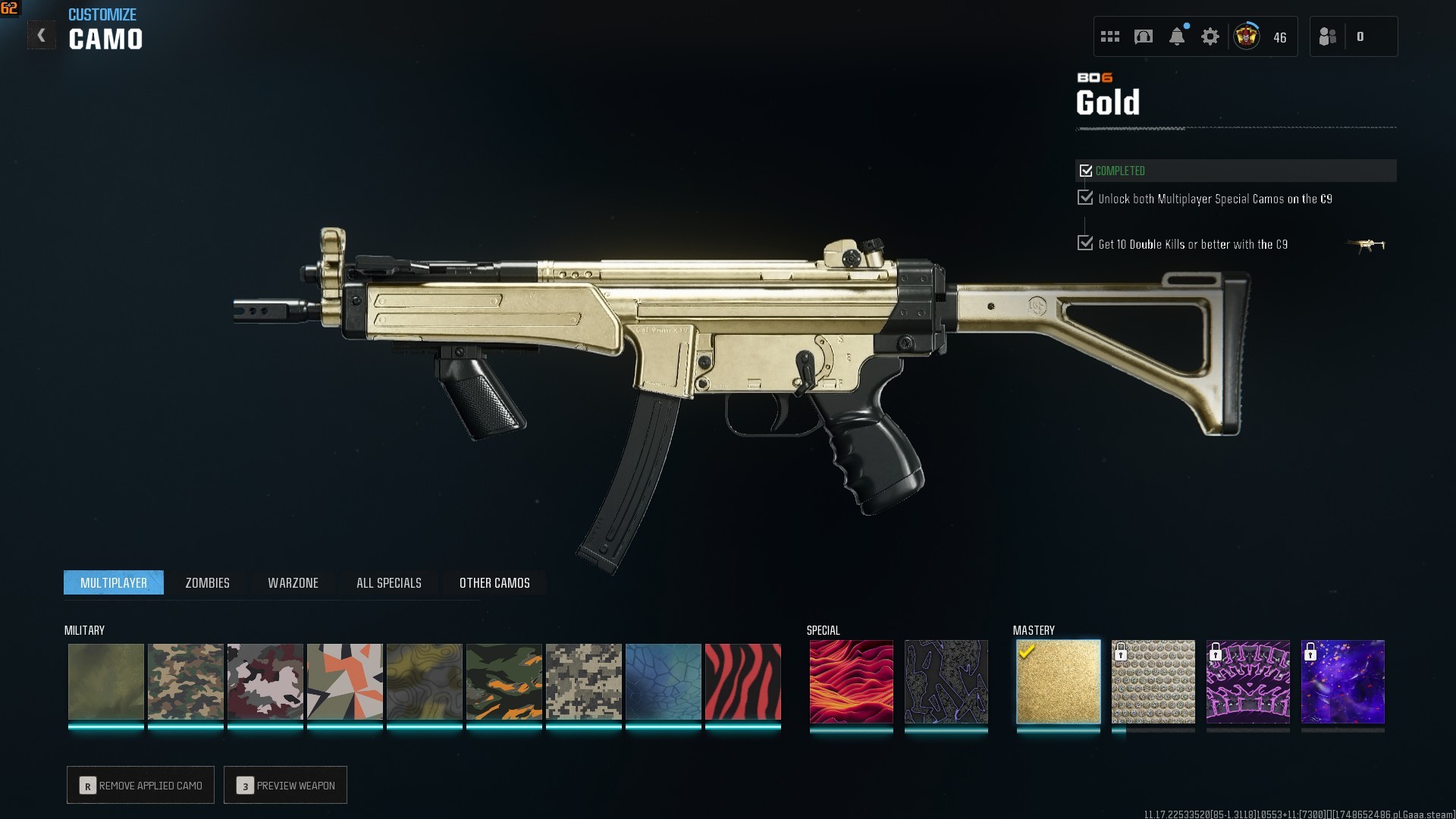Go back using the arrow beside Camo
The height and width of the screenshot is (819, 1456).
[x=42, y=36]
